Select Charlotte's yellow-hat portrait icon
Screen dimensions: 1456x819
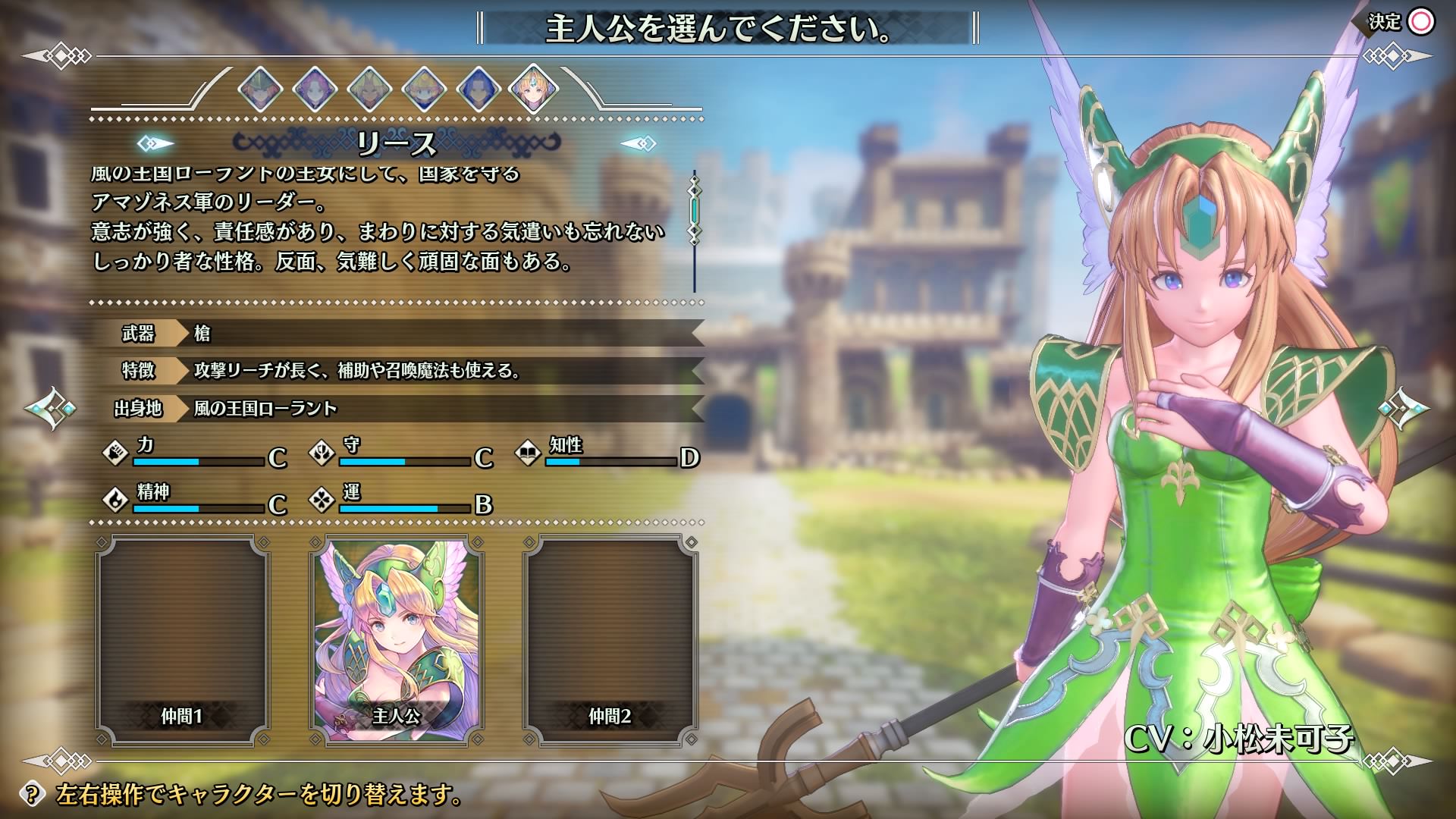coord(424,90)
